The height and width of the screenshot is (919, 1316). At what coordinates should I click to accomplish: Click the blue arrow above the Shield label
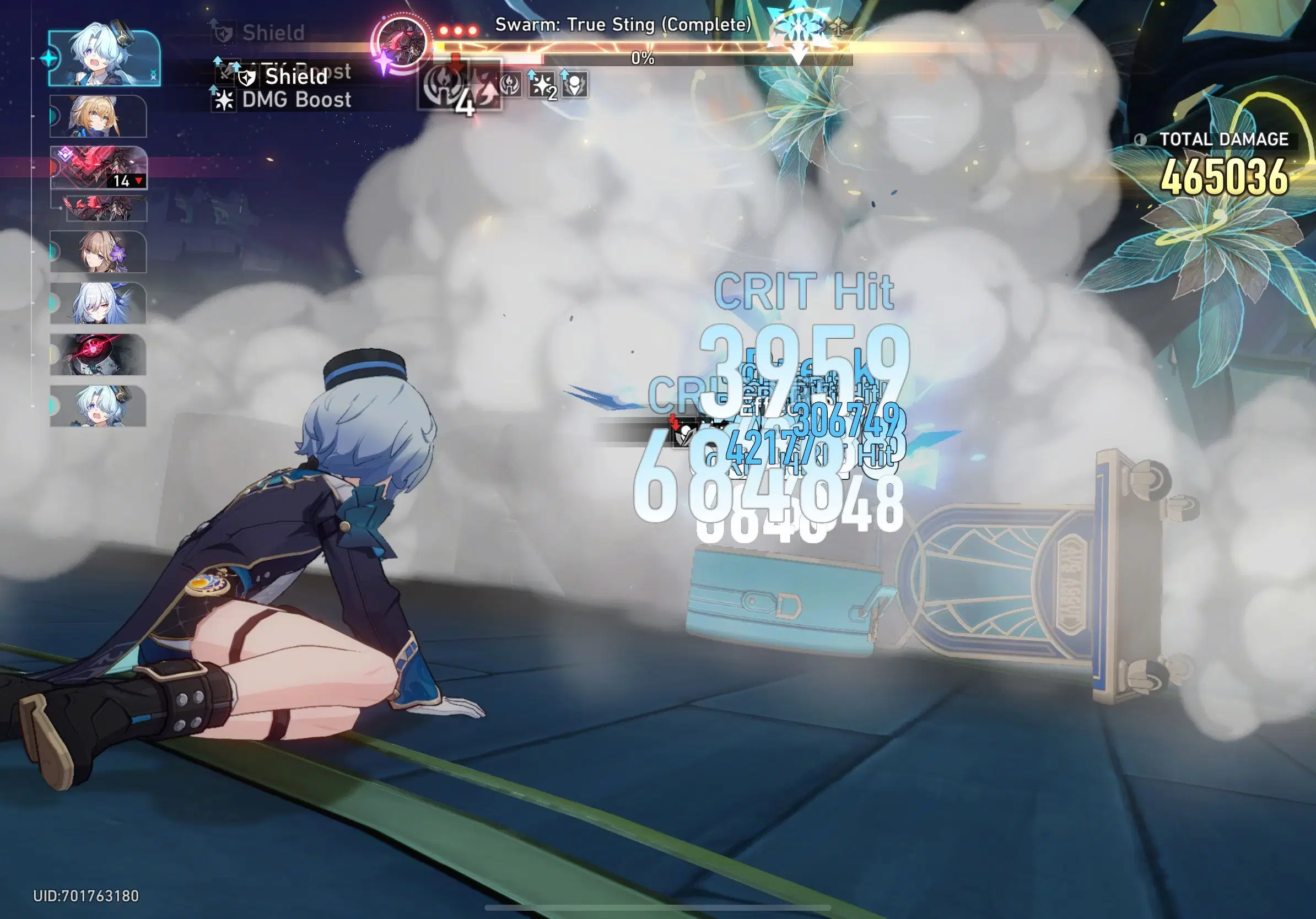click(236, 67)
